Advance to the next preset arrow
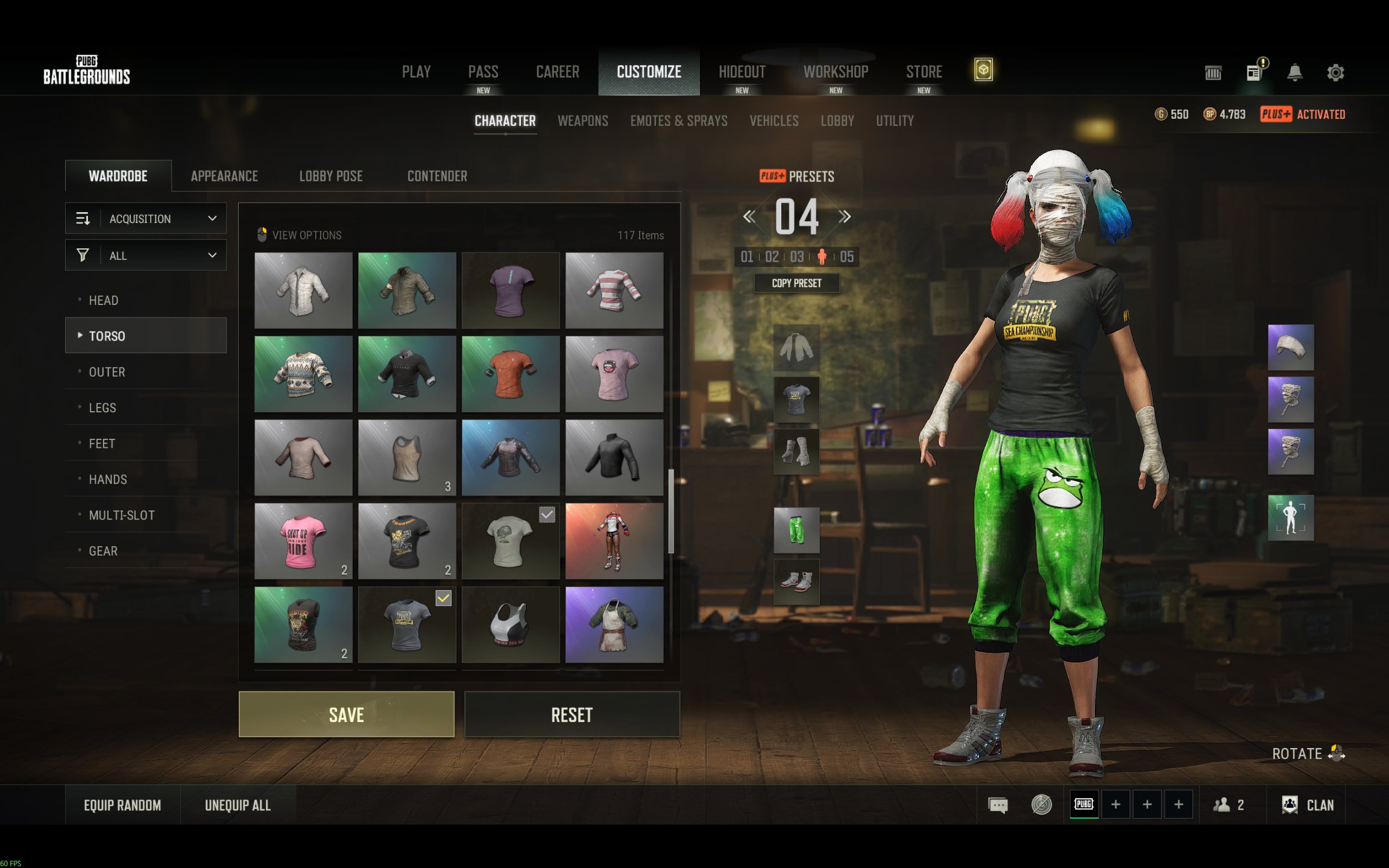 pos(845,216)
